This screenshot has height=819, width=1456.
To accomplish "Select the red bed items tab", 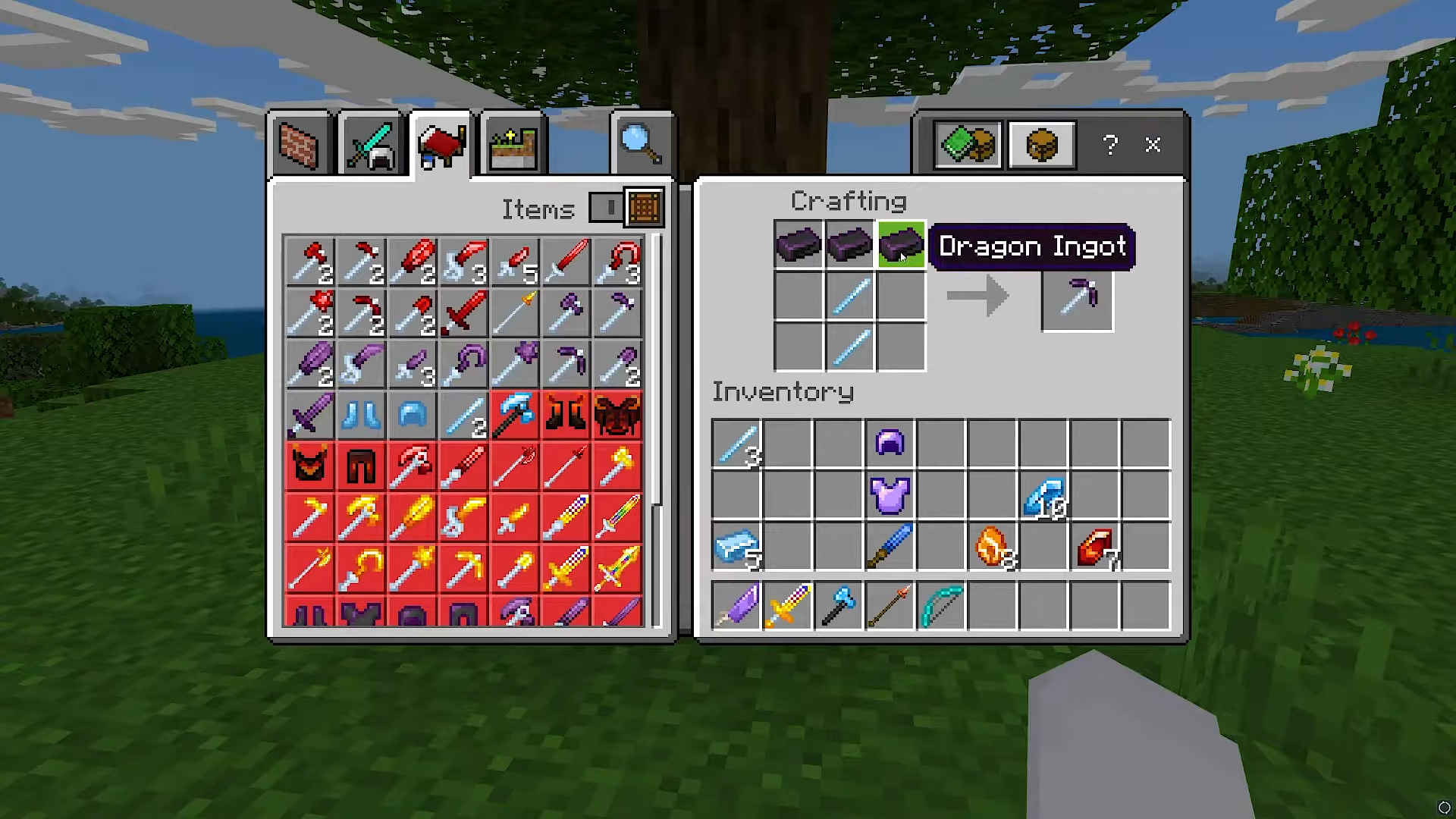I will (441, 144).
